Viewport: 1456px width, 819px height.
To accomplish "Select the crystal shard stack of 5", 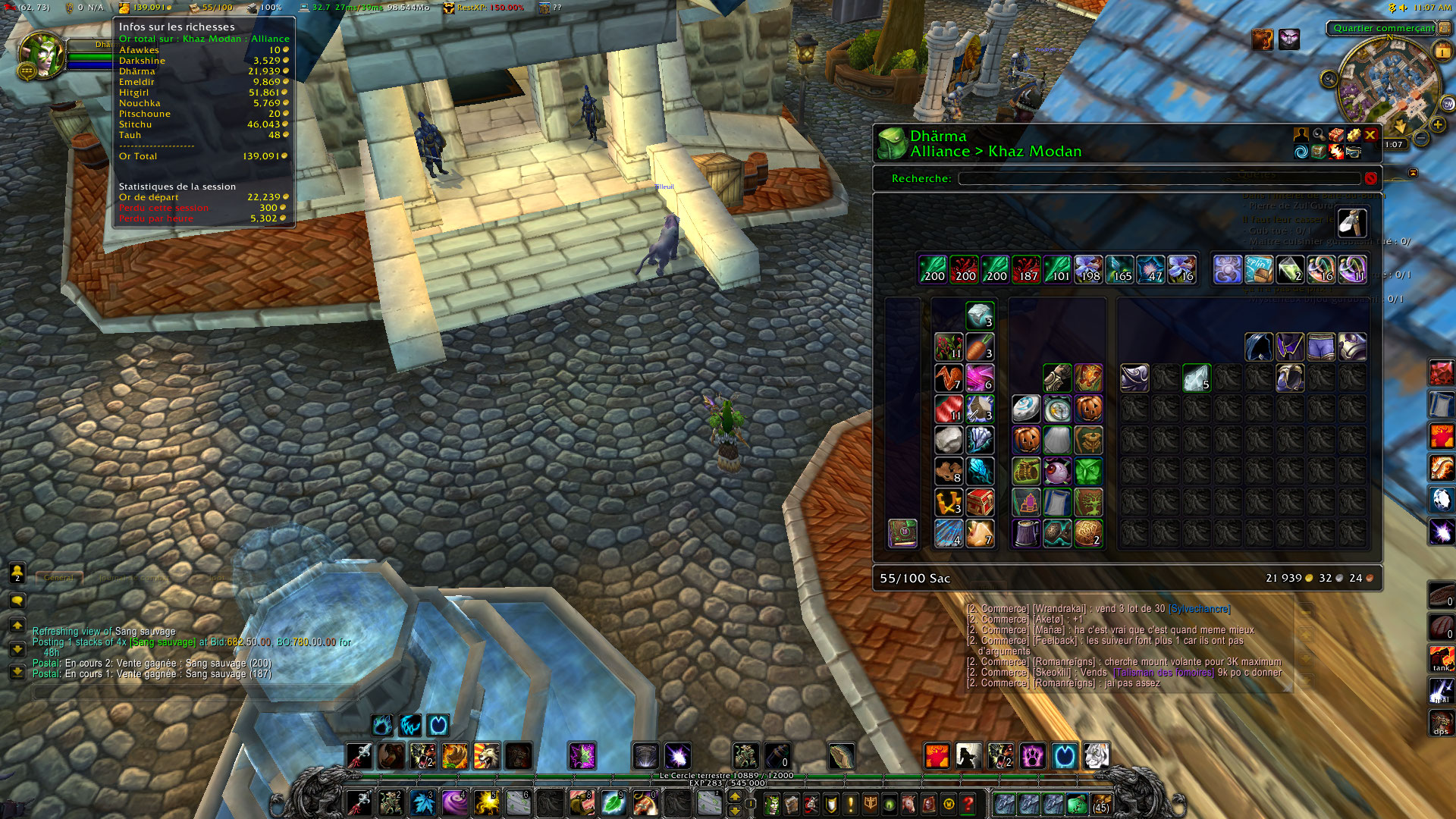I will [x=1196, y=378].
